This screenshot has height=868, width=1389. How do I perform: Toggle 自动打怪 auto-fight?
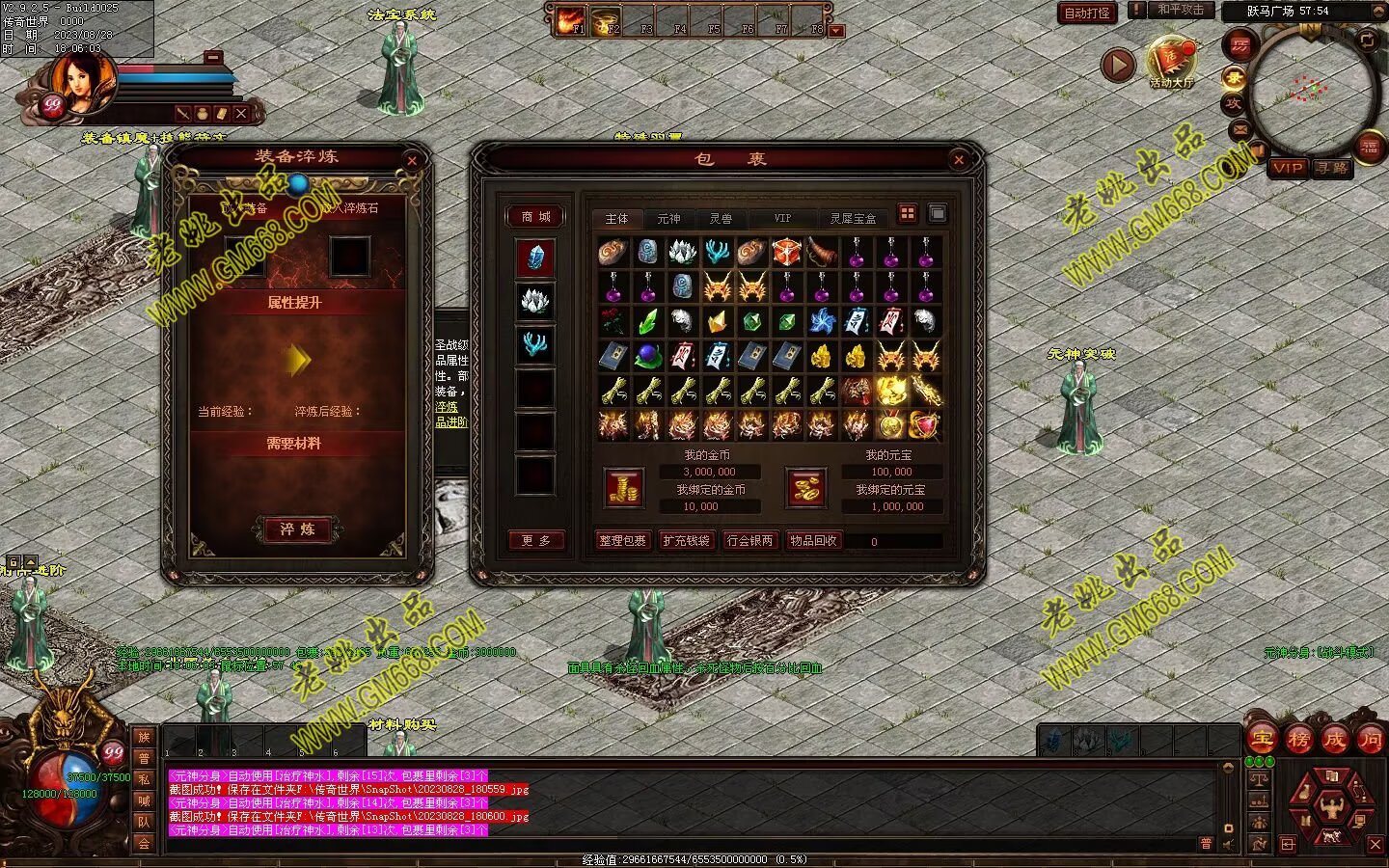(x=1087, y=14)
